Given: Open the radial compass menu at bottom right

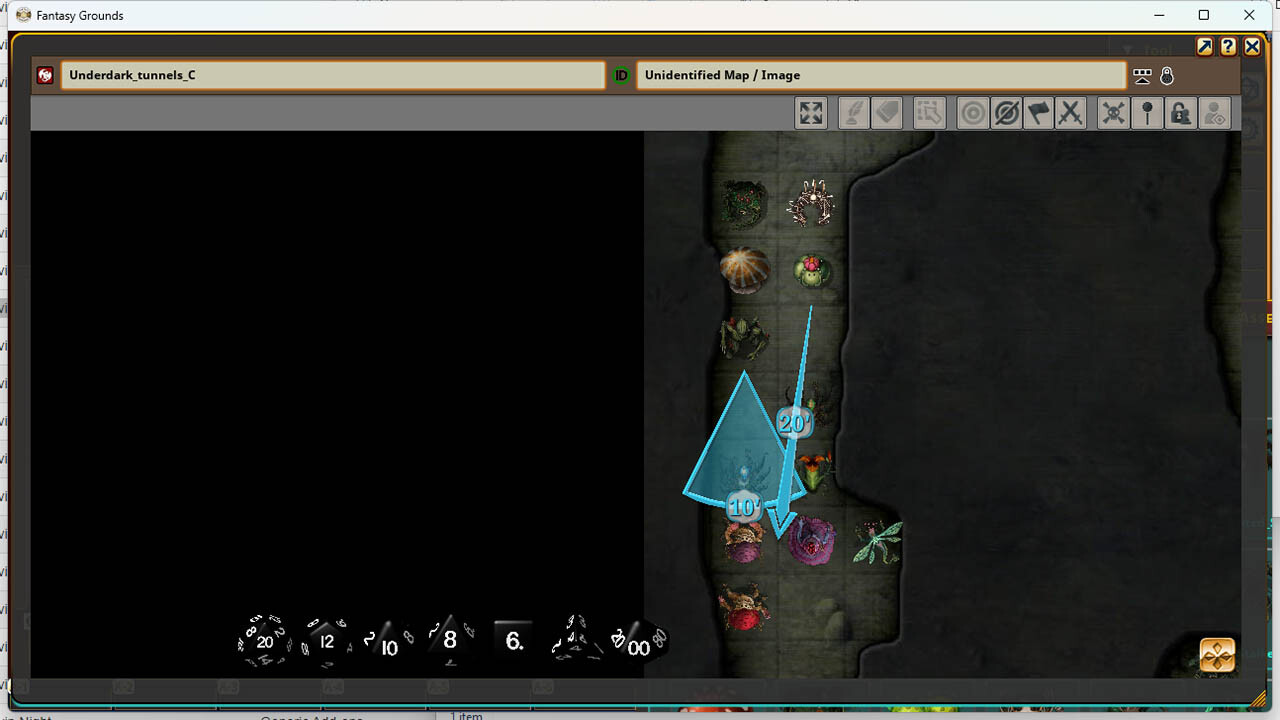Looking at the screenshot, I should click(x=1216, y=654).
